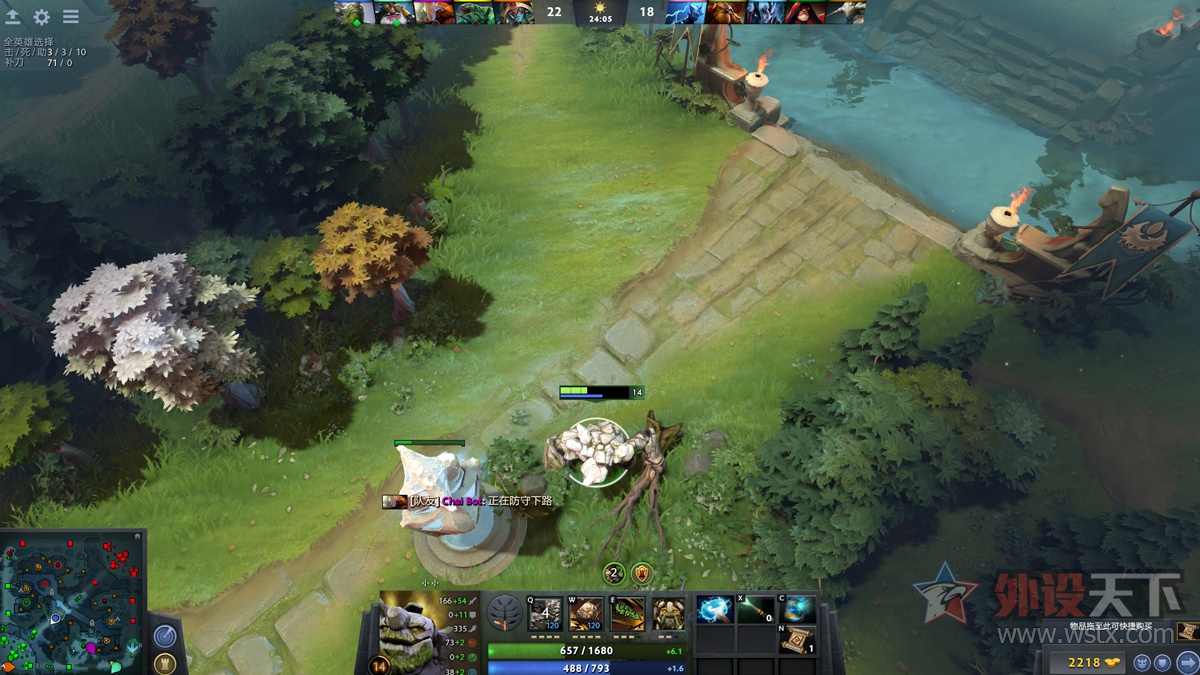Activate Tiny's Grow ultimate icon
The width and height of the screenshot is (1200, 675).
coord(669,614)
